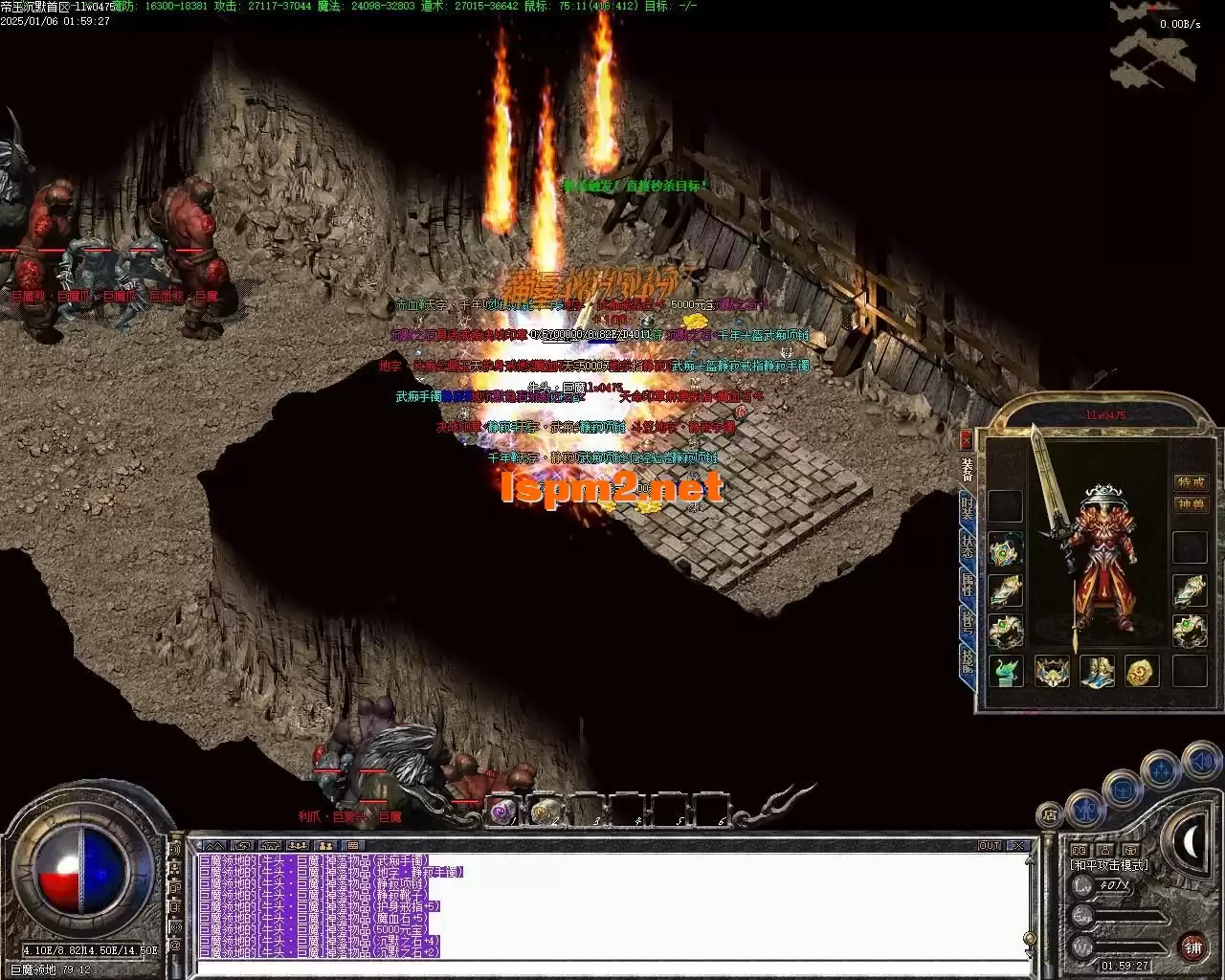Switch to the 时装 (fashion) tab
This screenshot has width=1225, height=980.
click(967, 507)
